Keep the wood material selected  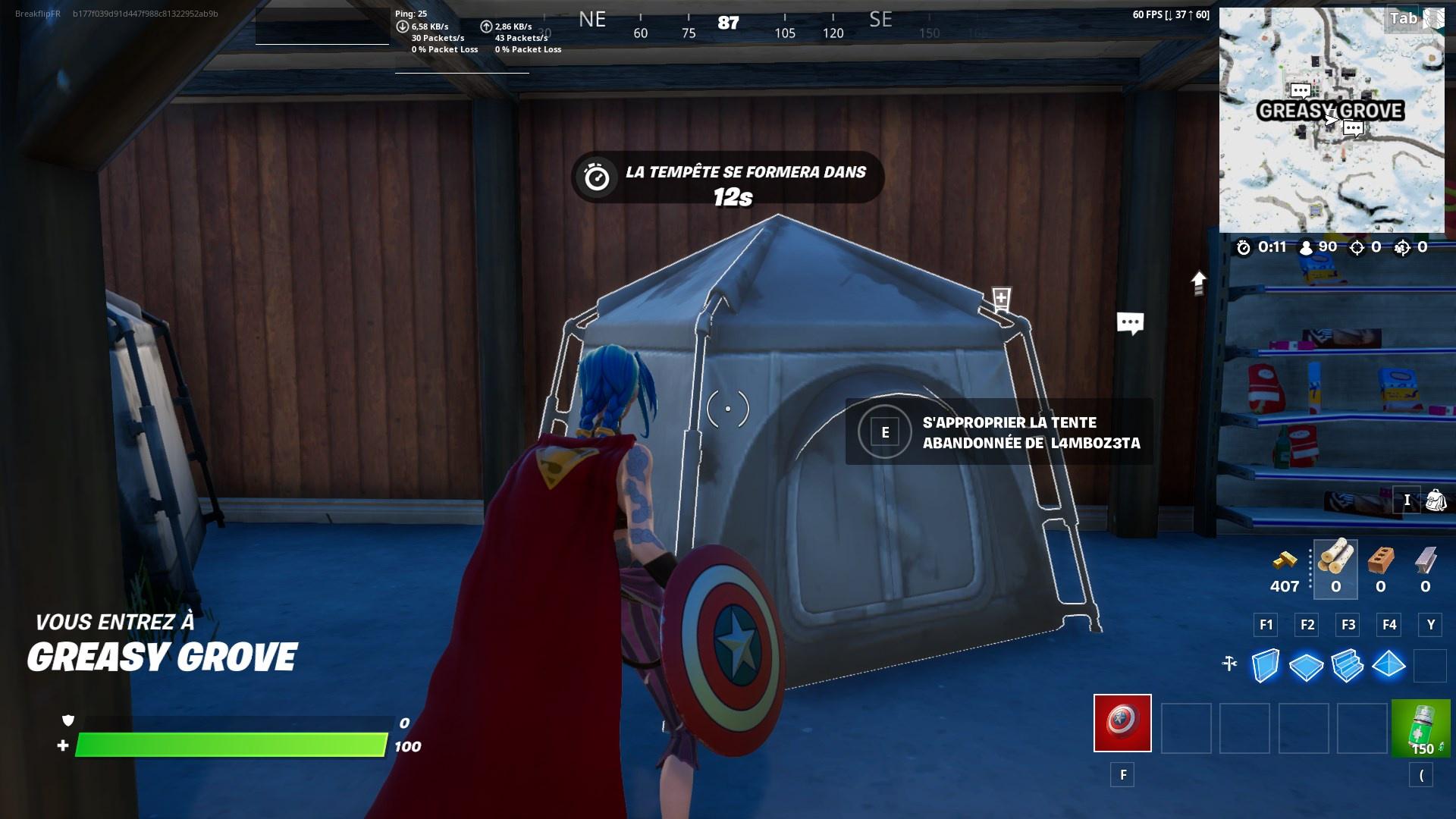[1335, 561]
